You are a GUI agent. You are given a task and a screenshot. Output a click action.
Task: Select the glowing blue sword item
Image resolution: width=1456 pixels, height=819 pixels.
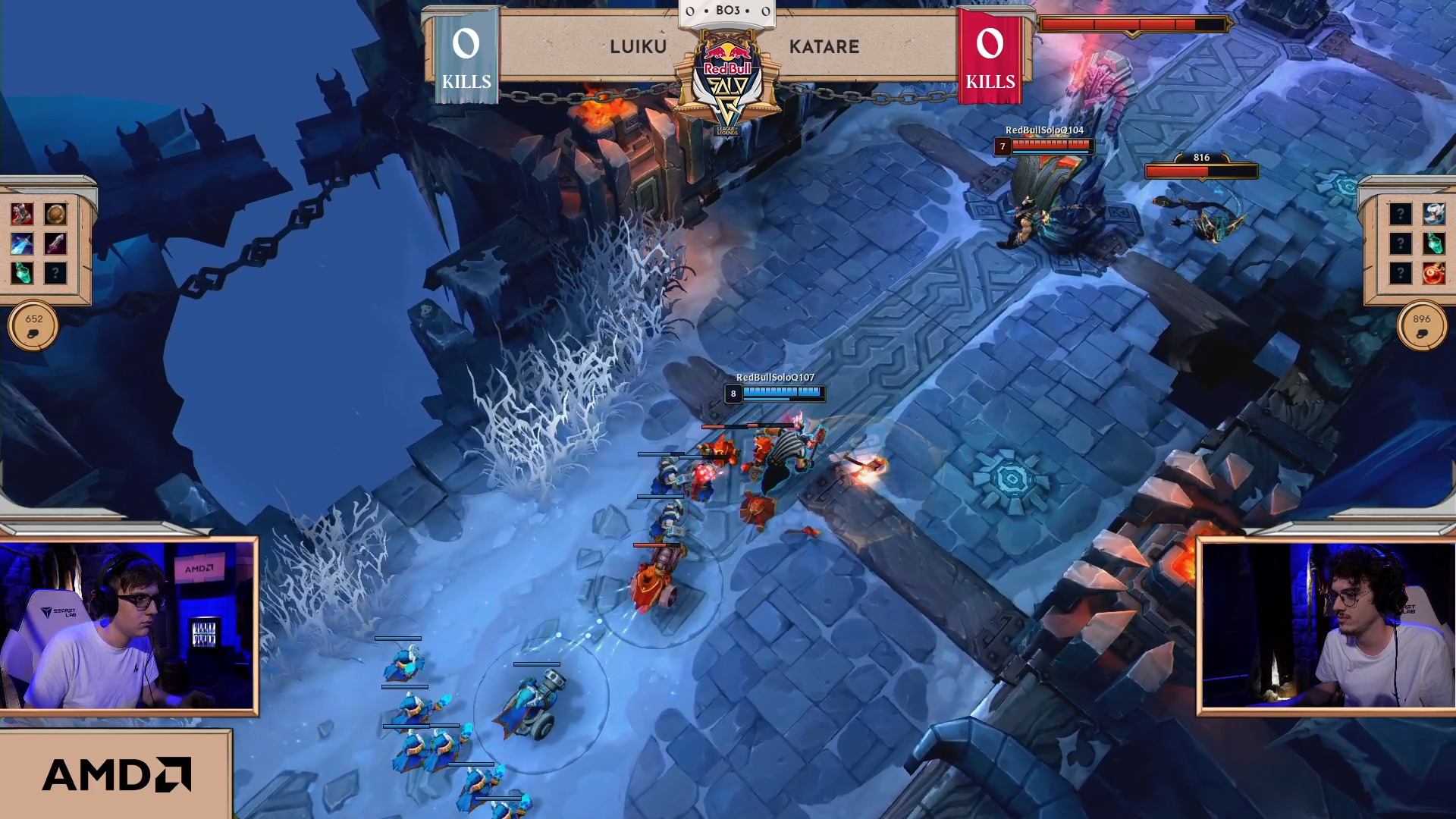point(22,243)
